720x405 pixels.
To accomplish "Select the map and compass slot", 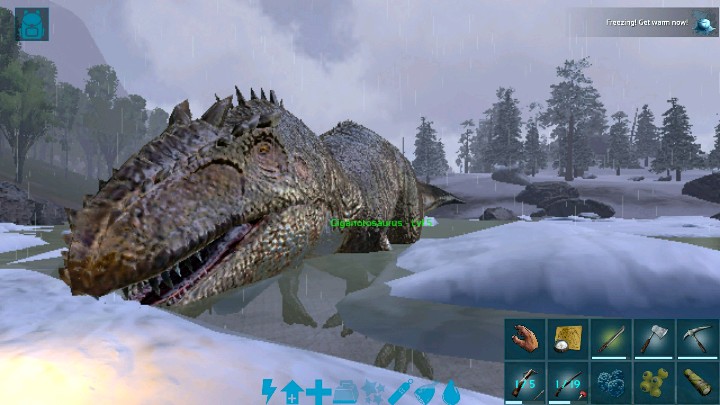I will (x=567, y=339).
